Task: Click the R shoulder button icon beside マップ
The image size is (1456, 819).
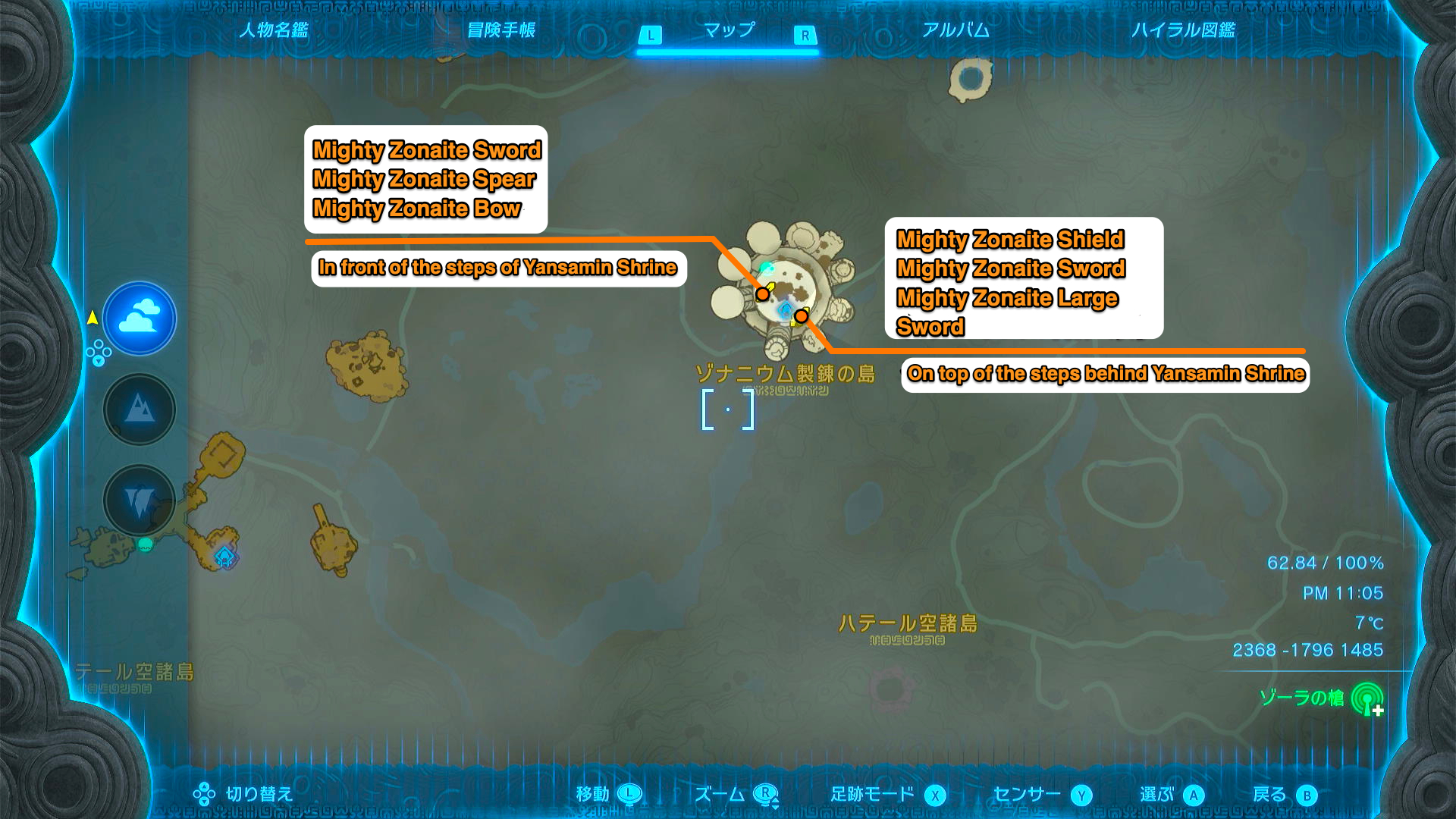Action: coord(805,35)
